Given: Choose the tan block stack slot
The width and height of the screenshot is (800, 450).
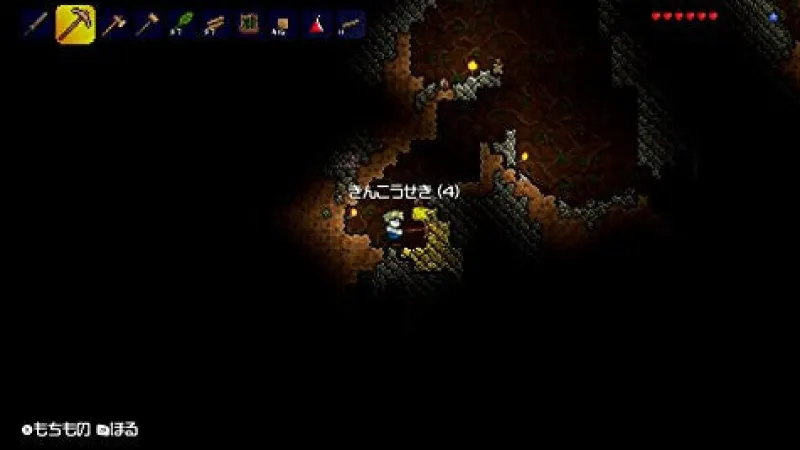Looking at the screenshot, I should click(283, 24).
